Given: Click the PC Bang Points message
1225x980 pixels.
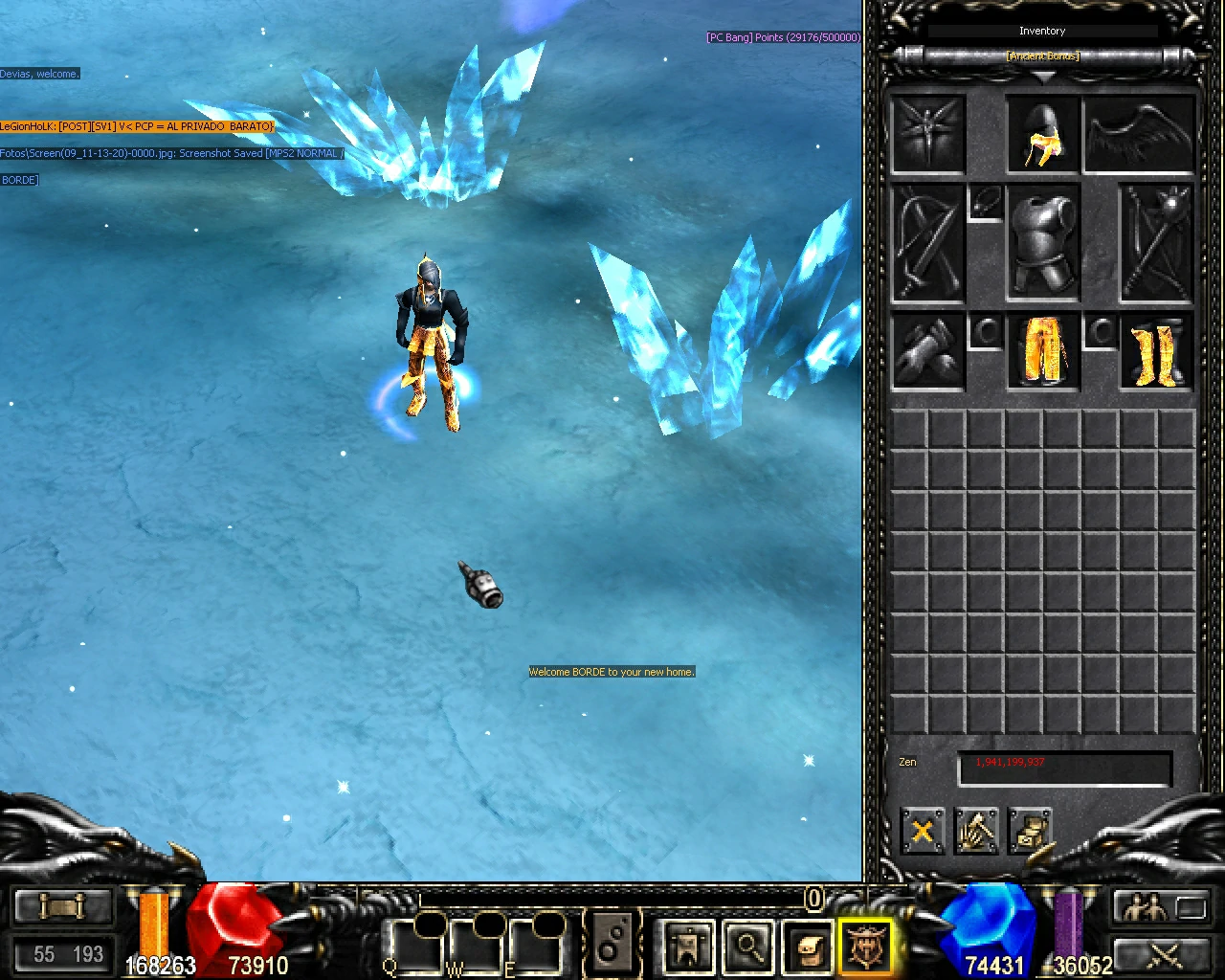Looking at the screenshot, I should (782, 37).
